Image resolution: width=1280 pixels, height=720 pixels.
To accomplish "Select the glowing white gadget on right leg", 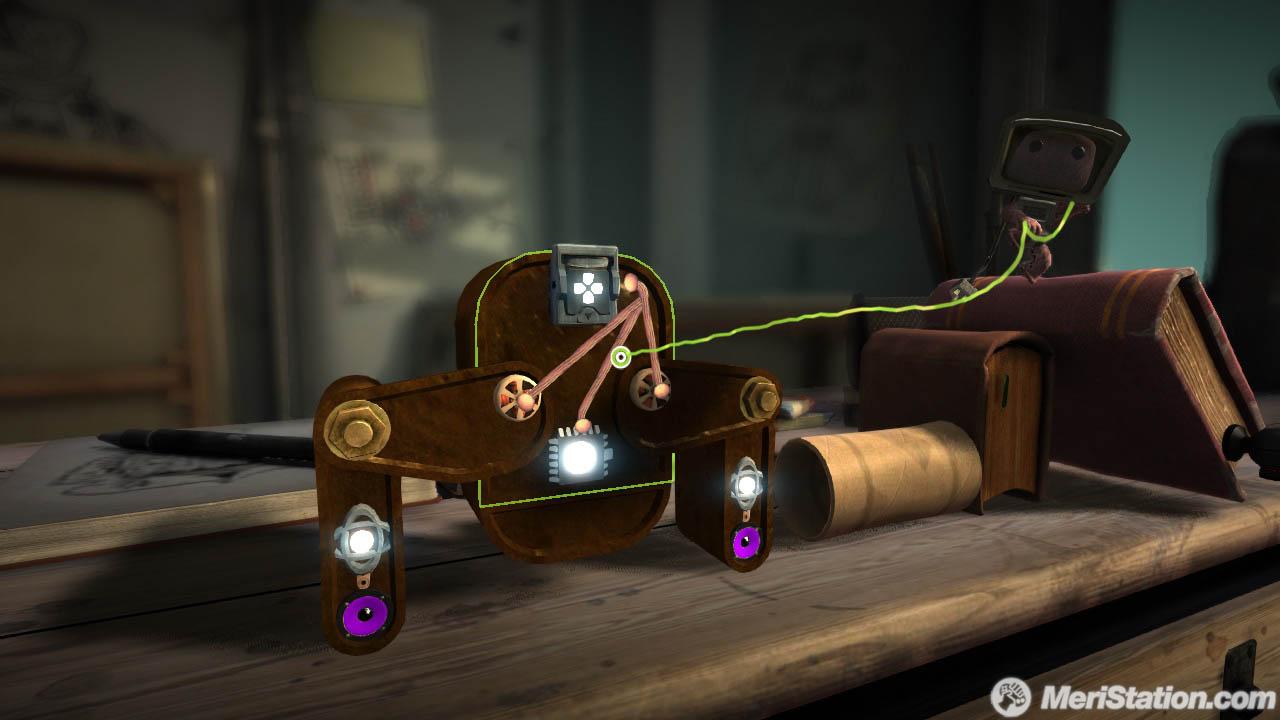I will tap(746, 487).
